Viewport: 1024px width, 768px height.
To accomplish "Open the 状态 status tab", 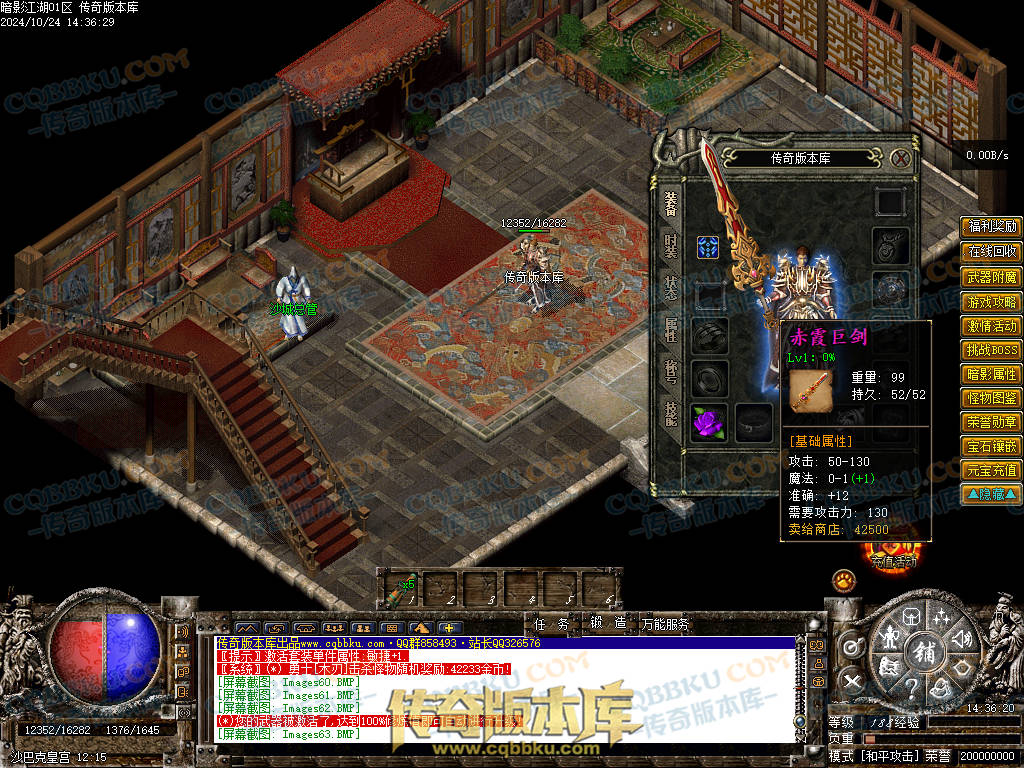I will coord(670,287).
